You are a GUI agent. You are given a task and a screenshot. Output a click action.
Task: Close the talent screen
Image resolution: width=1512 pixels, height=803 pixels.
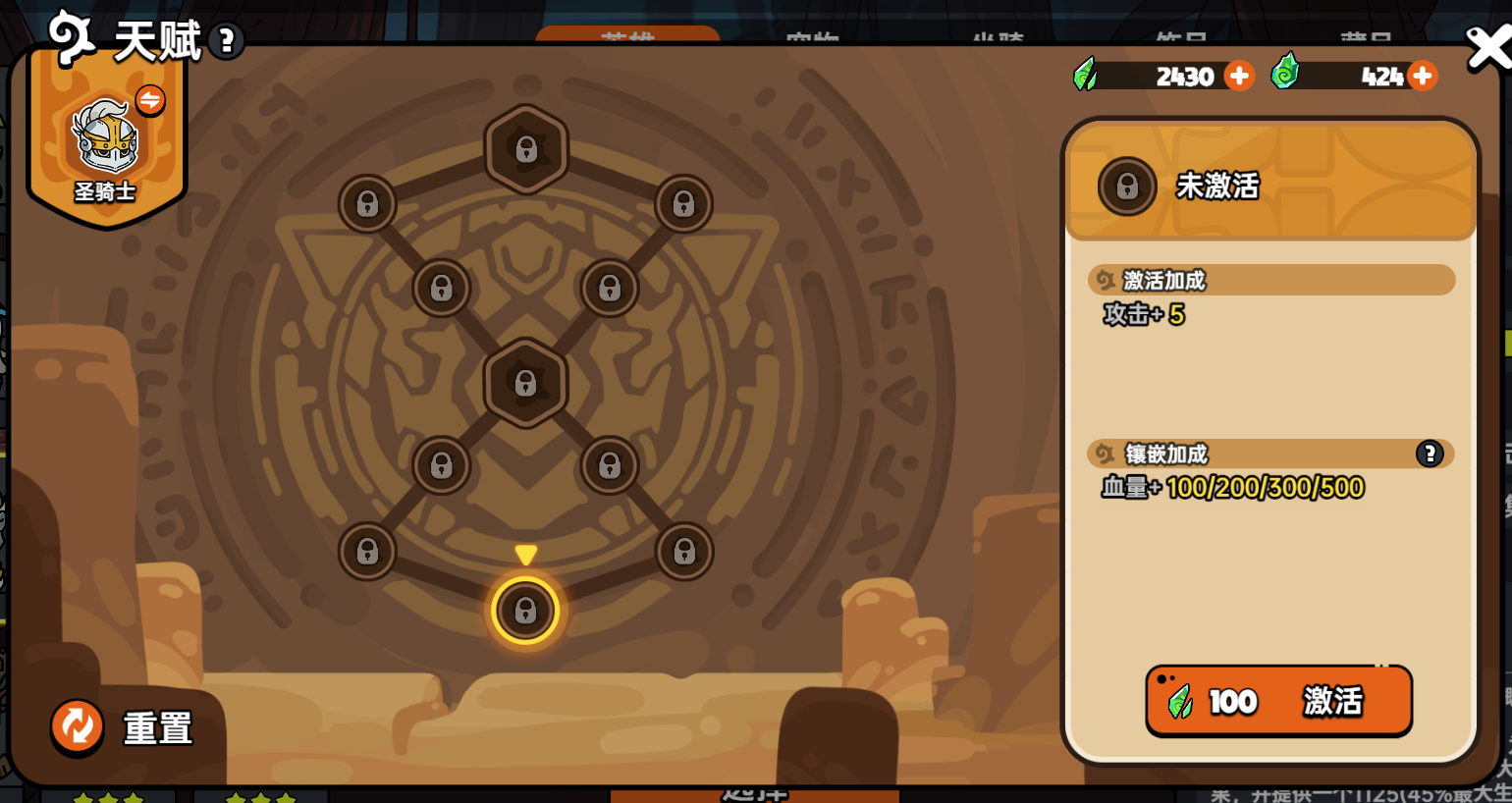pos(1486,48)
